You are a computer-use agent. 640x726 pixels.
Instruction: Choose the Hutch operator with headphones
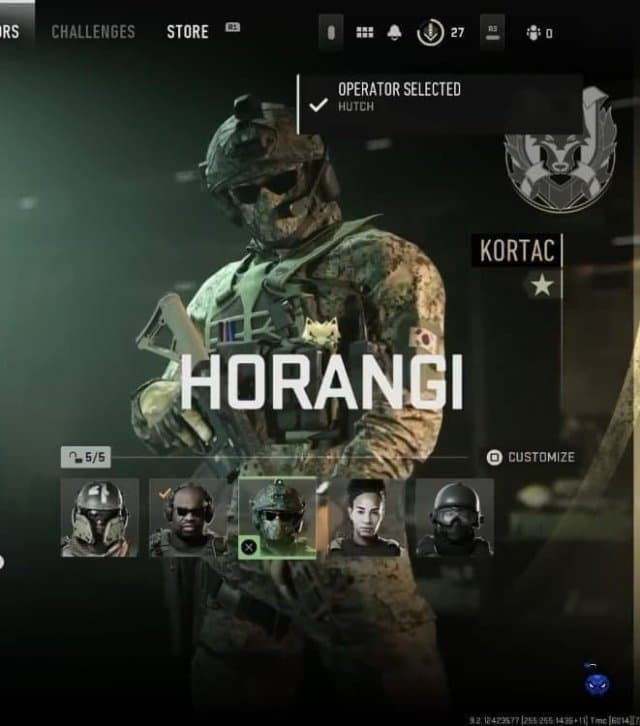pos(188,517)
